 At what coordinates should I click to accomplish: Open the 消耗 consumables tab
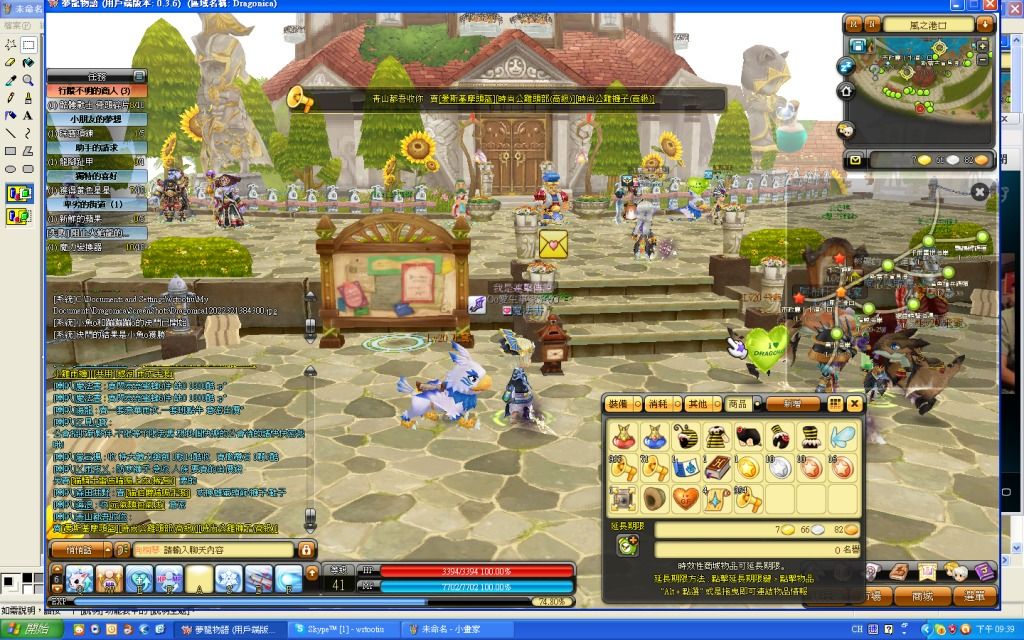658,404
